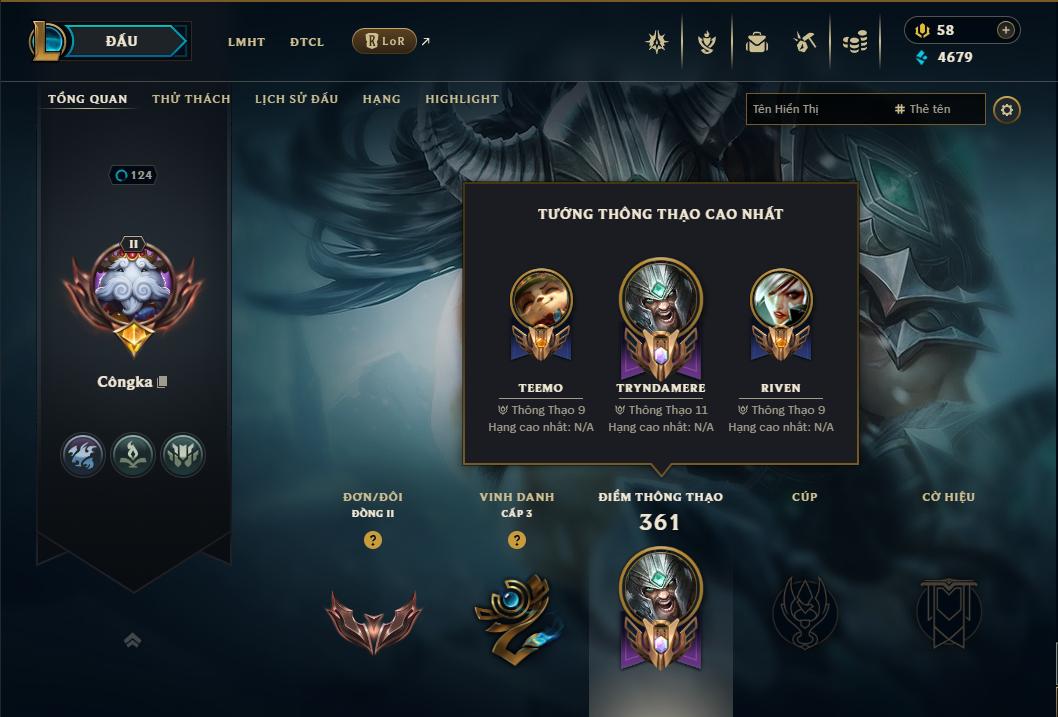
Task: Add RP with the plus button
Action: click(1006, 30)
